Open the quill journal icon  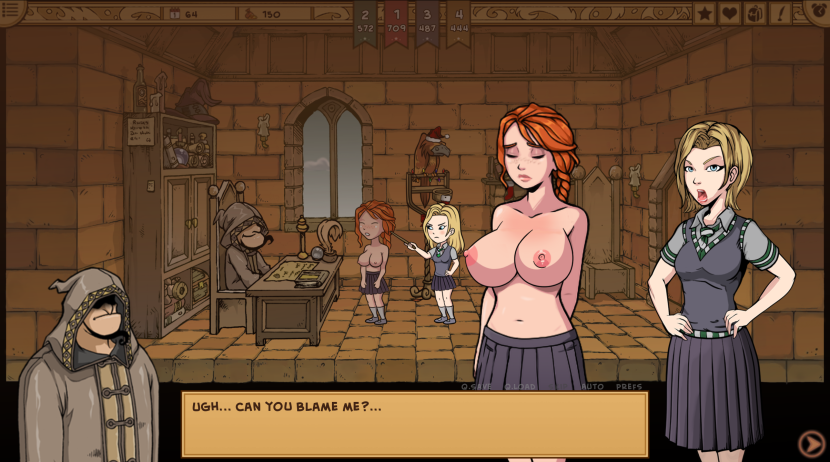(780, 13)
